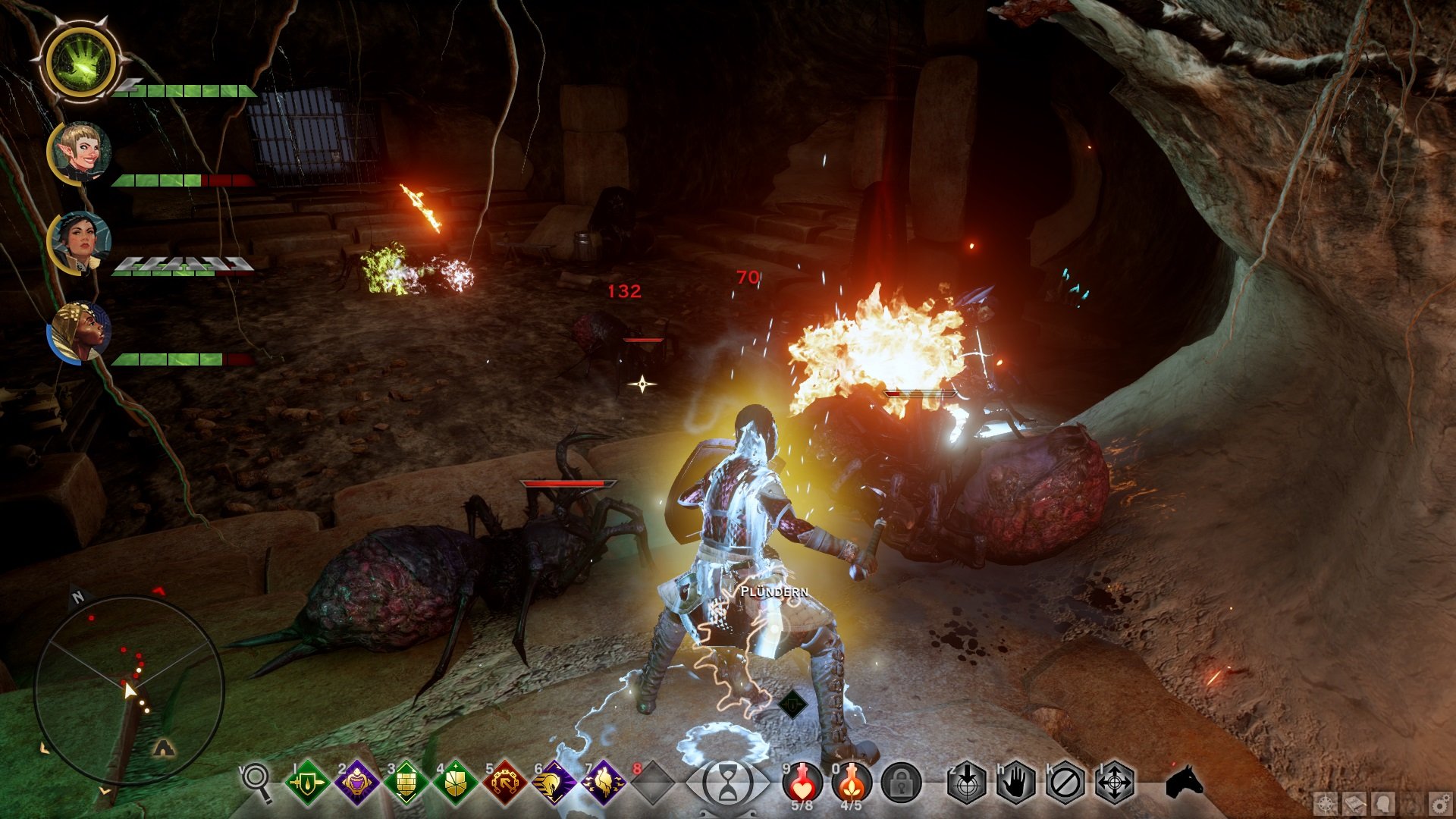Viewport: 1456px width, 819px height.
Task: Use the sword-and-shield ability in slot 1
Action: point(307,783)
